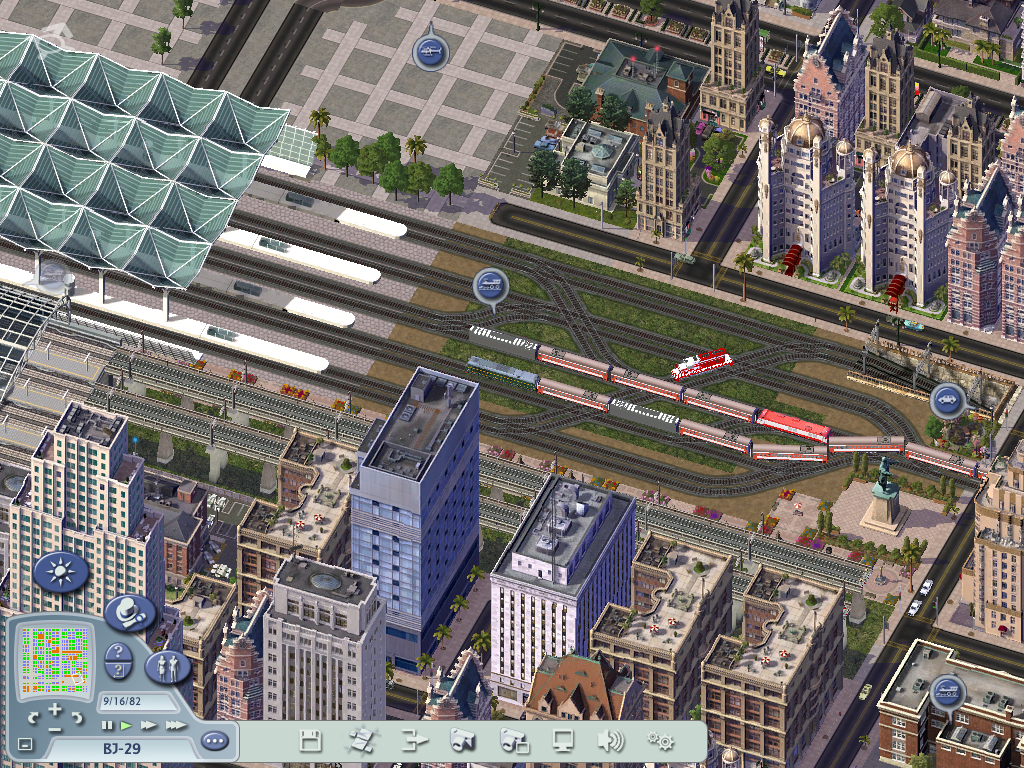Exit to region with the arrow icon

pos(413,741)
